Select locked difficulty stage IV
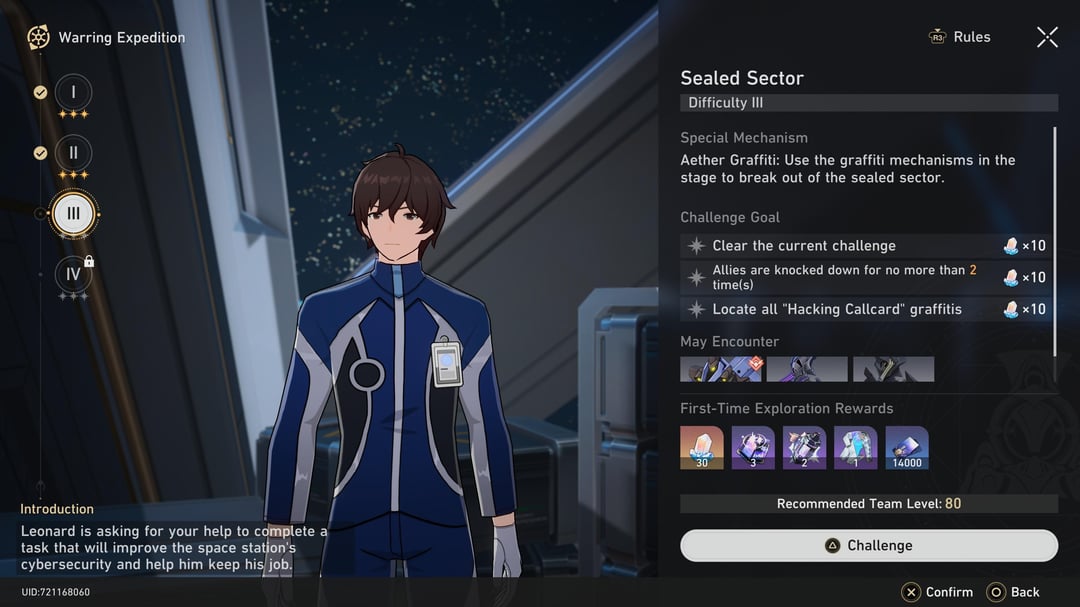Screen dimensions: 1080x607 73,274
